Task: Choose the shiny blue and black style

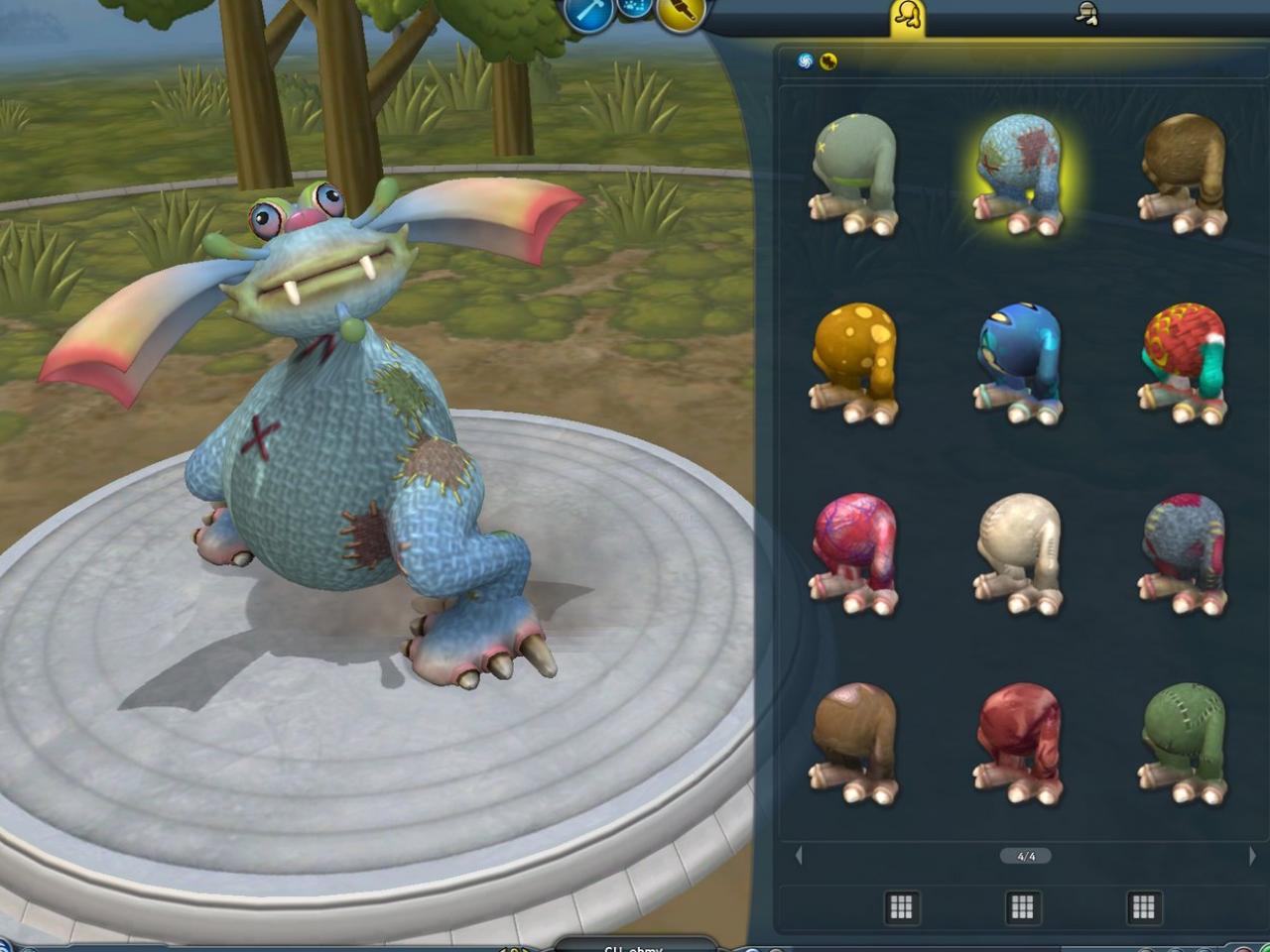Action: [x=1020, y=362]
